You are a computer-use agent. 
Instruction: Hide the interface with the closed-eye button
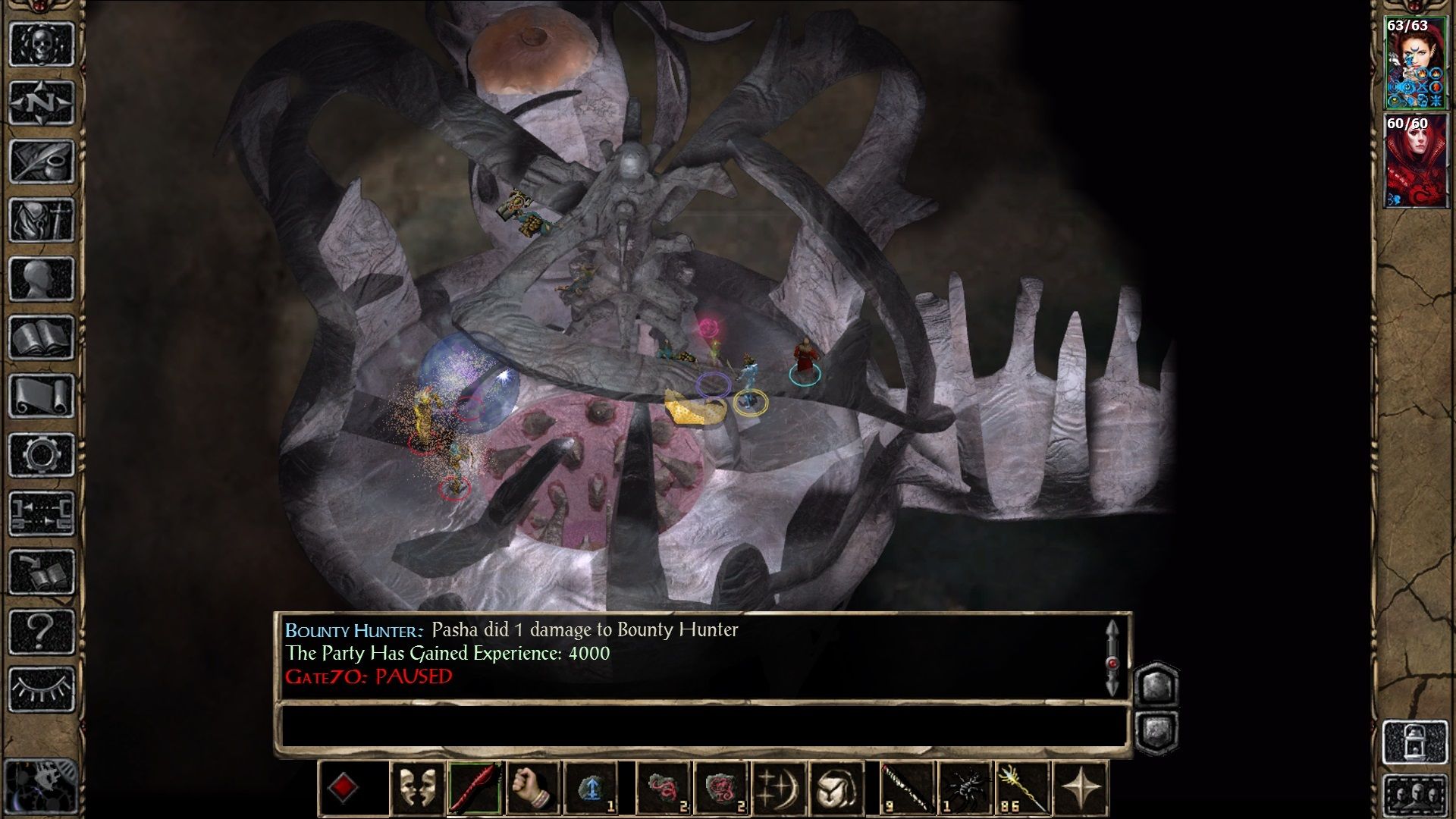coord(42,689)
